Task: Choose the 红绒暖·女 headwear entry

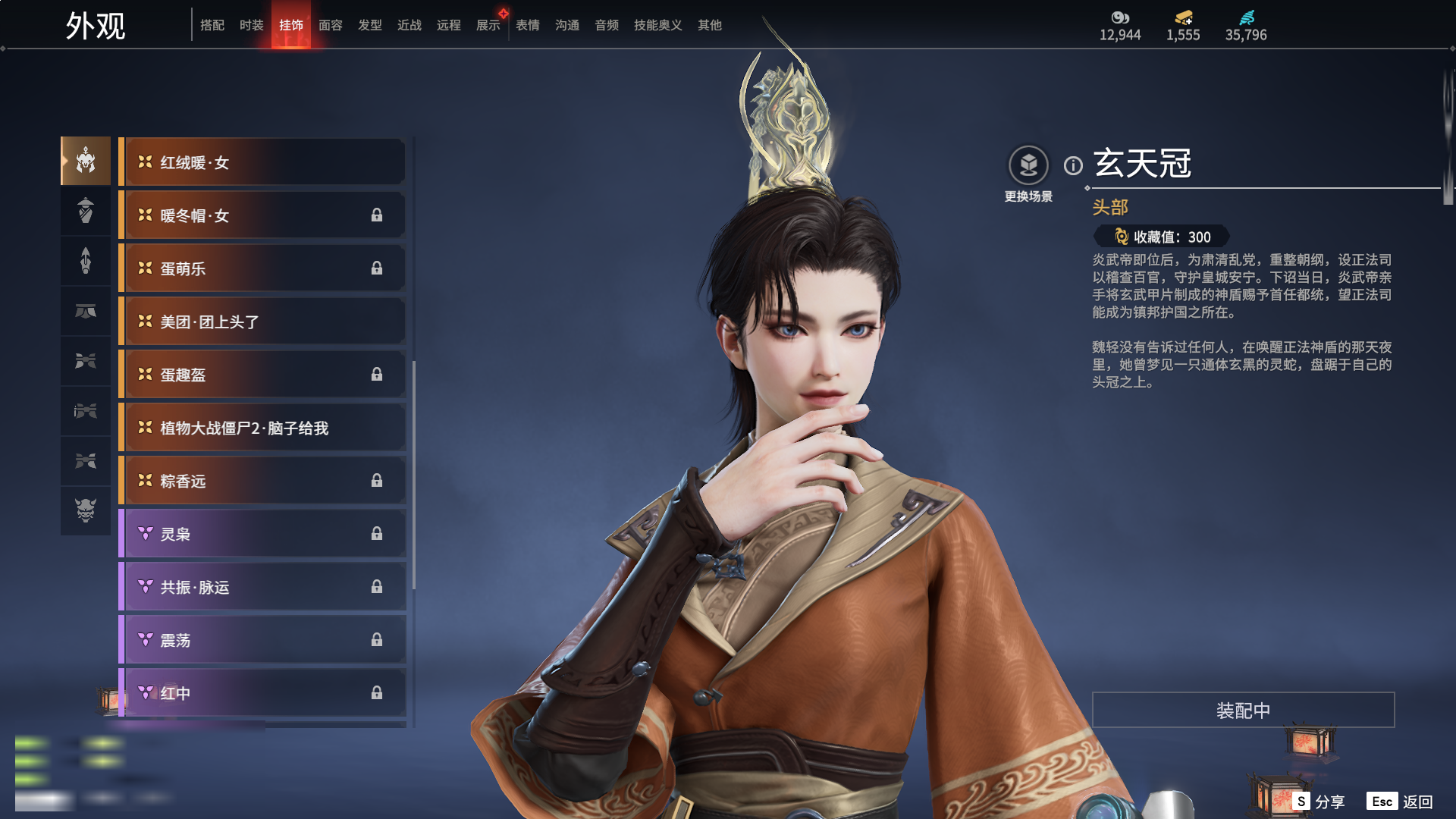Action: [262, 162]
